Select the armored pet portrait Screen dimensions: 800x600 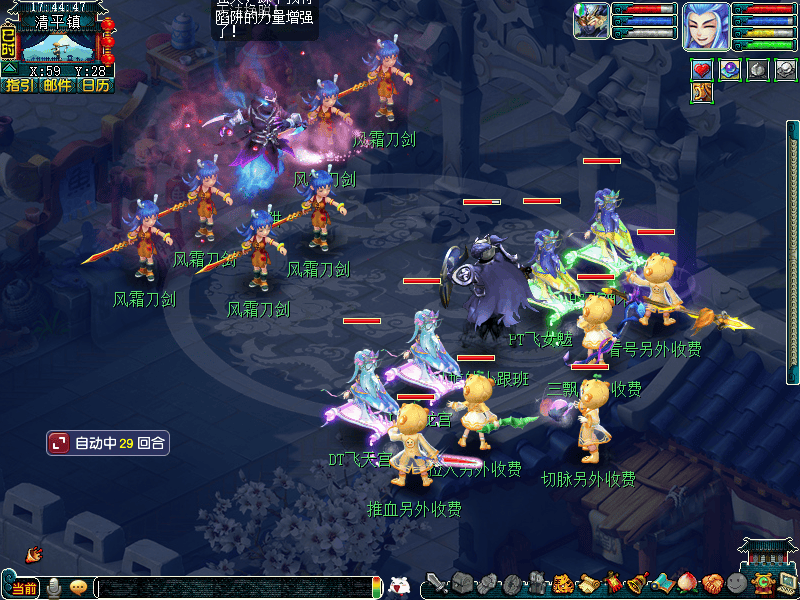(x=592, y=21)
